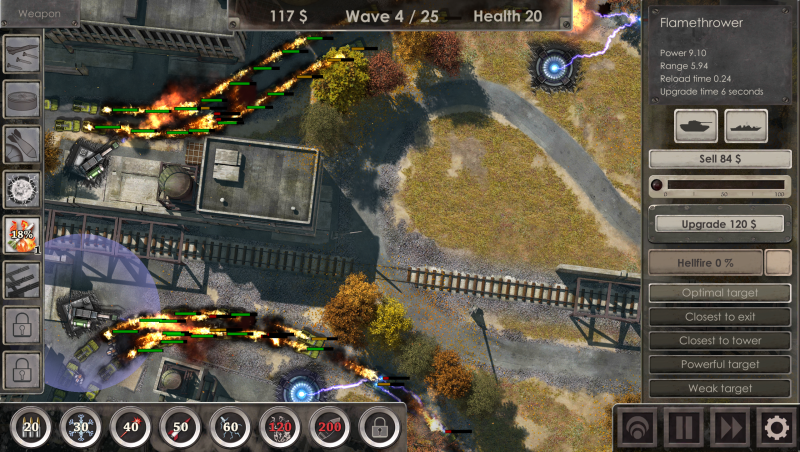The height and width of the screenshot is (452, 800).
Task: Open settings with the gear icon
Action: tap(776, 428)
